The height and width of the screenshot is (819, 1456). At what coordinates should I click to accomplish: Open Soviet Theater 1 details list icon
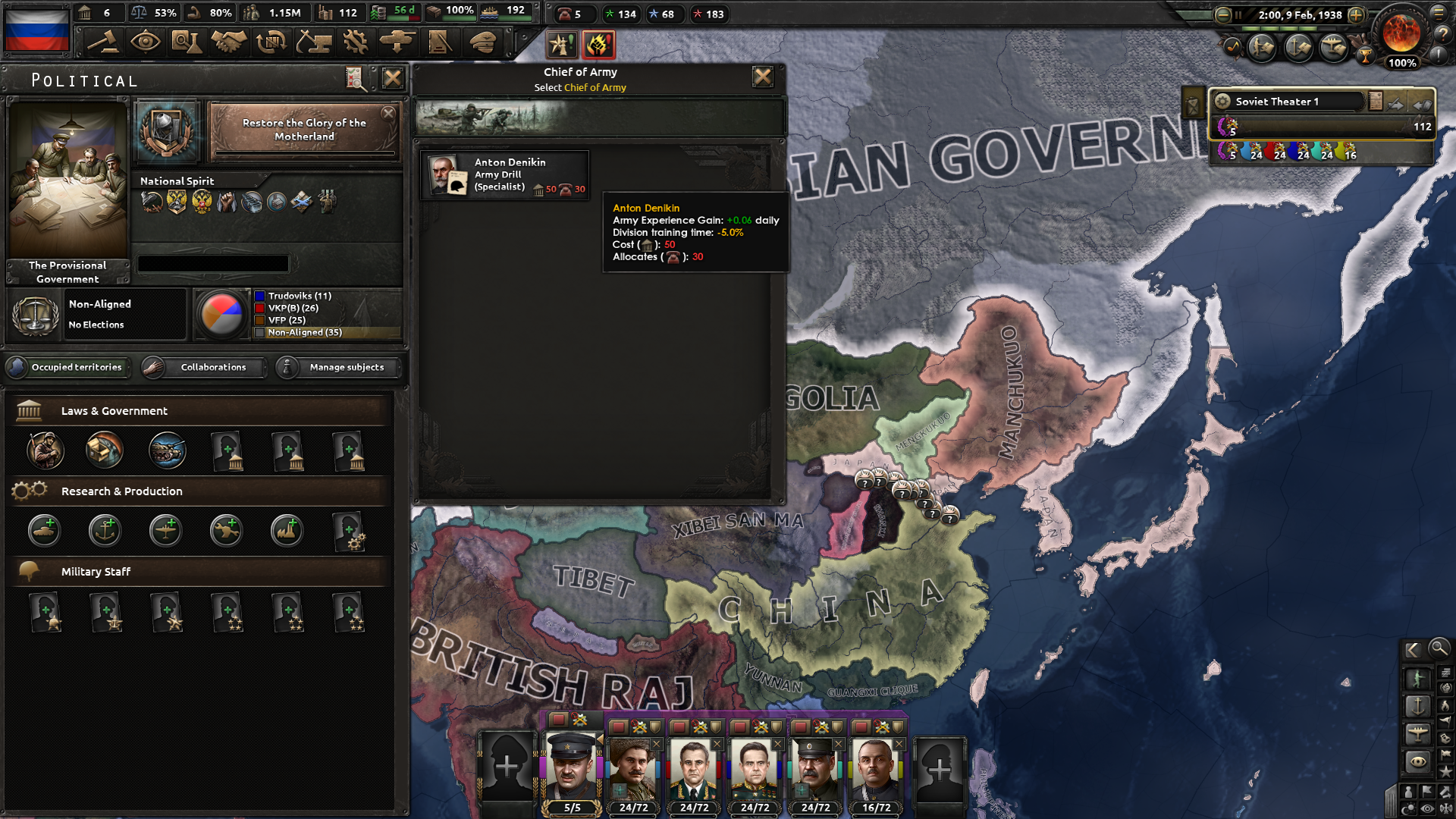coord(1375,100)
